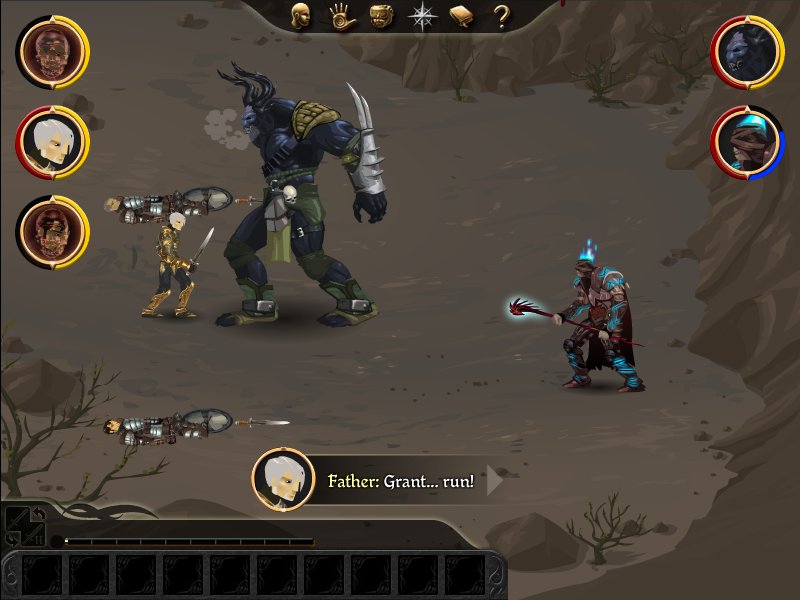The height and width of the screenshot is (600, 800).
Task: Open help with the question mark icon
Action: pyautogui.click(x=502, y=16)
